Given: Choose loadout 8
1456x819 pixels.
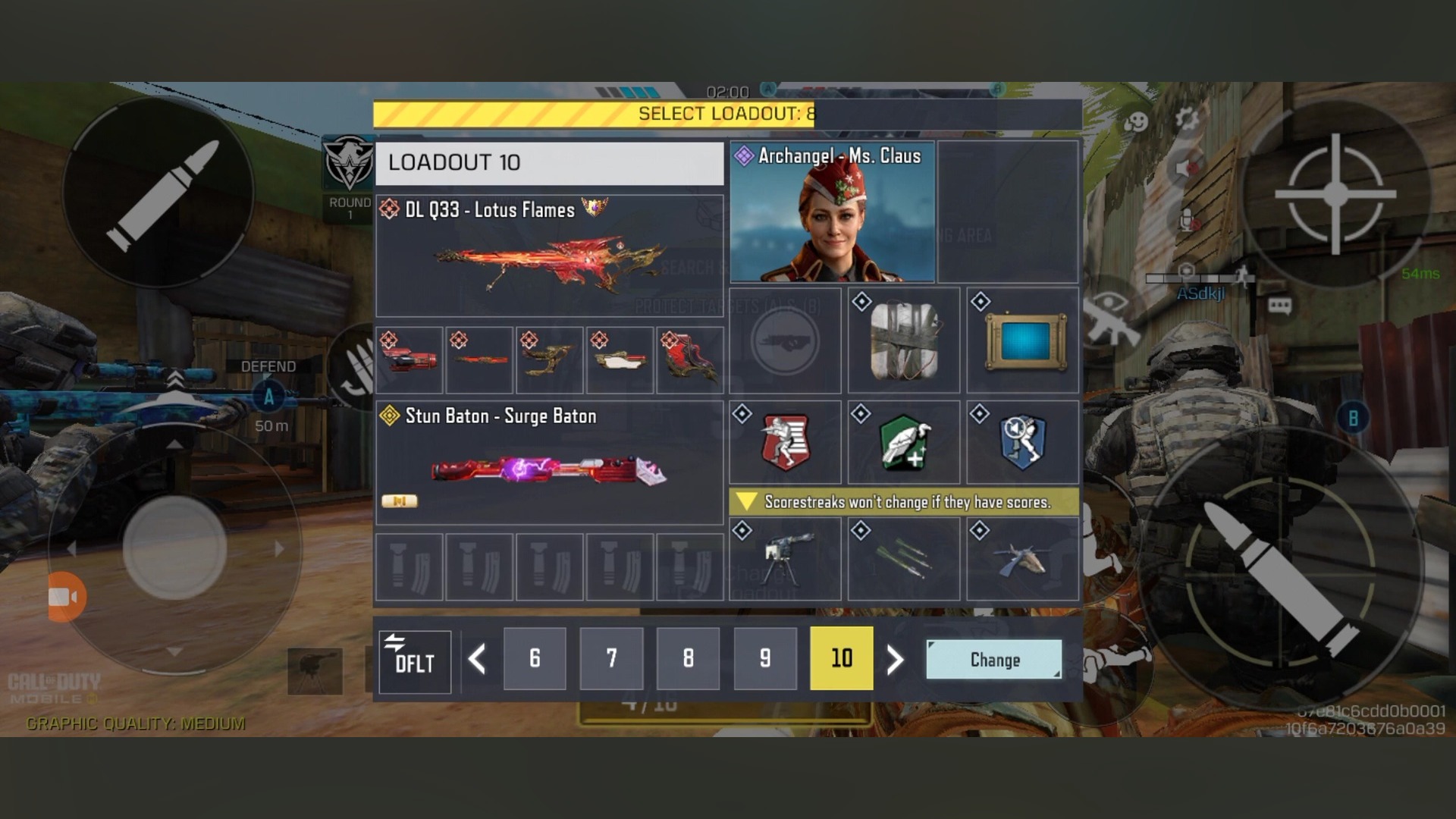Looking at the screenshot, I should (x=688, y=658).
